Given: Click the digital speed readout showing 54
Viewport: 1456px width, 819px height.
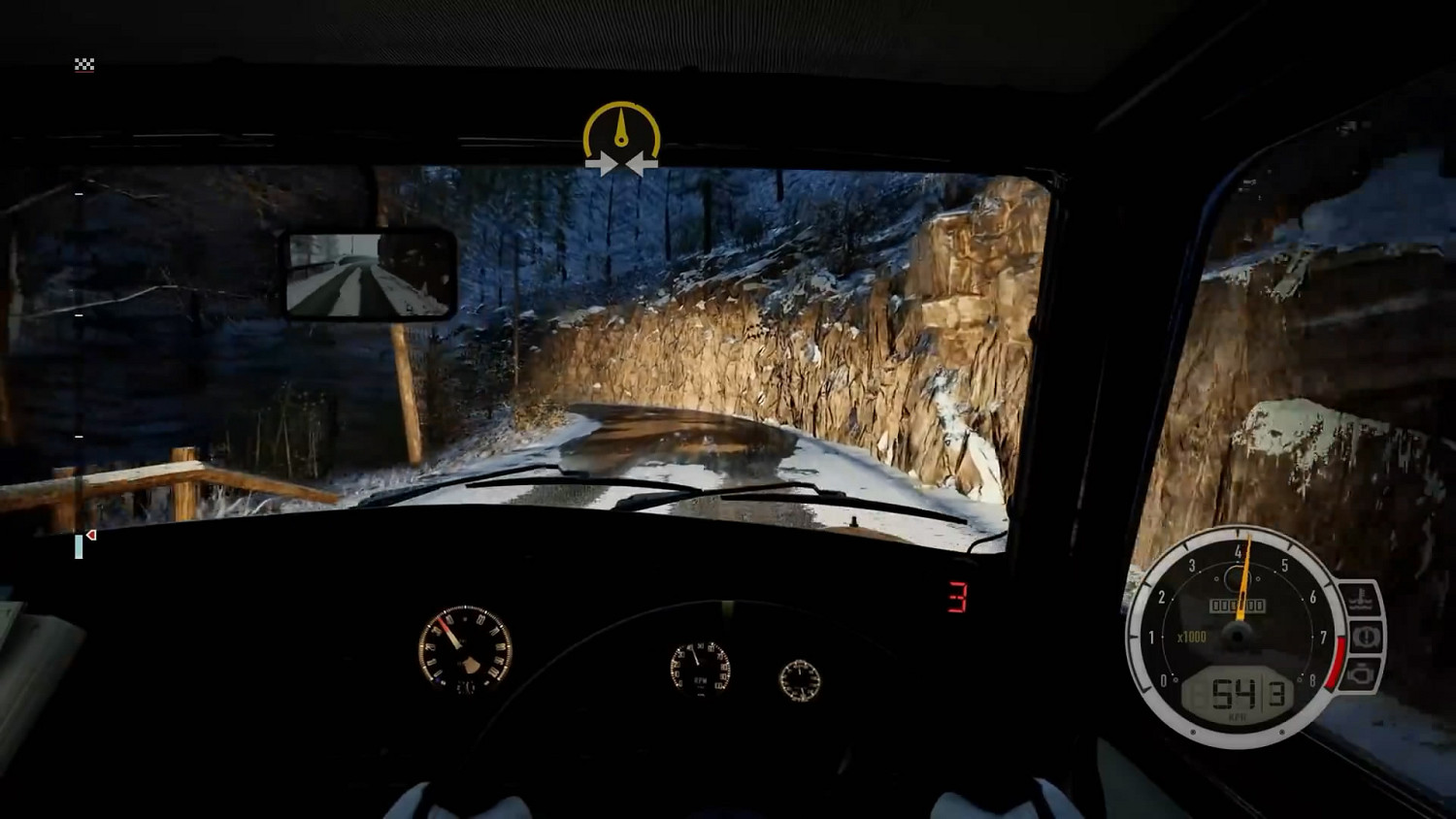Looking at the screenshot, I should coord(1233,692).
